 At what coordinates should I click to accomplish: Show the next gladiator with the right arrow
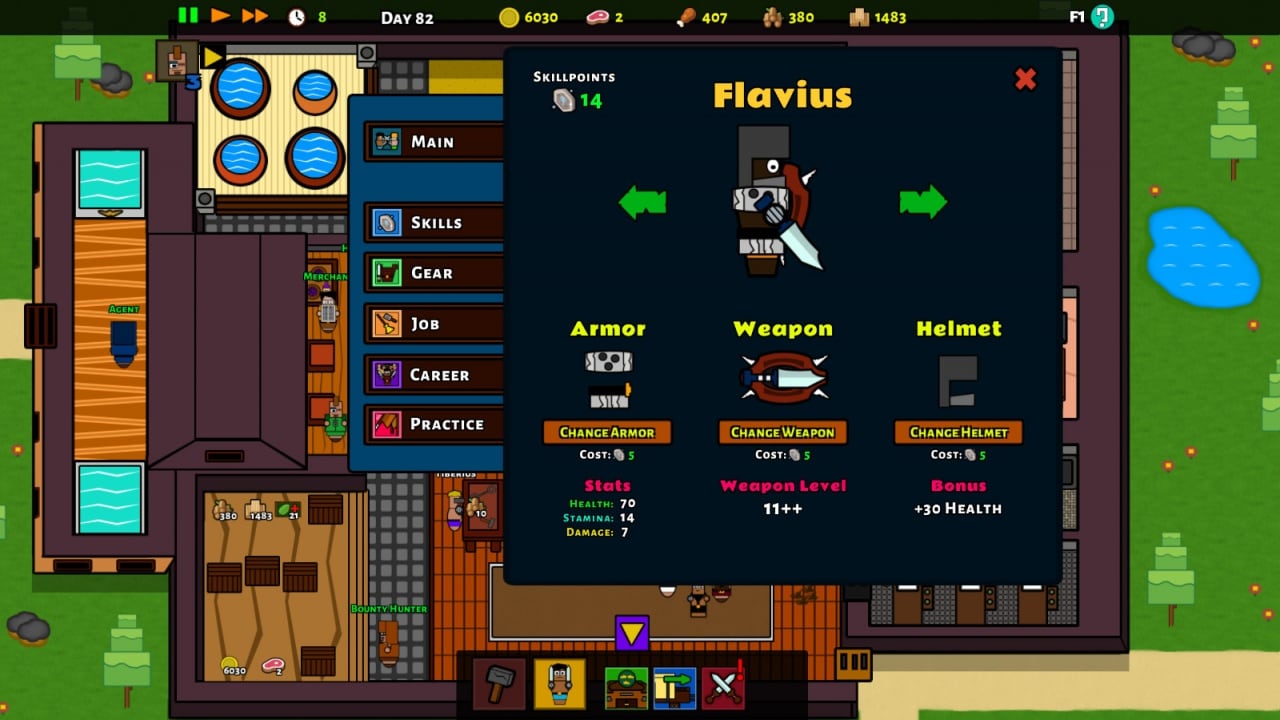click(922, 202)
